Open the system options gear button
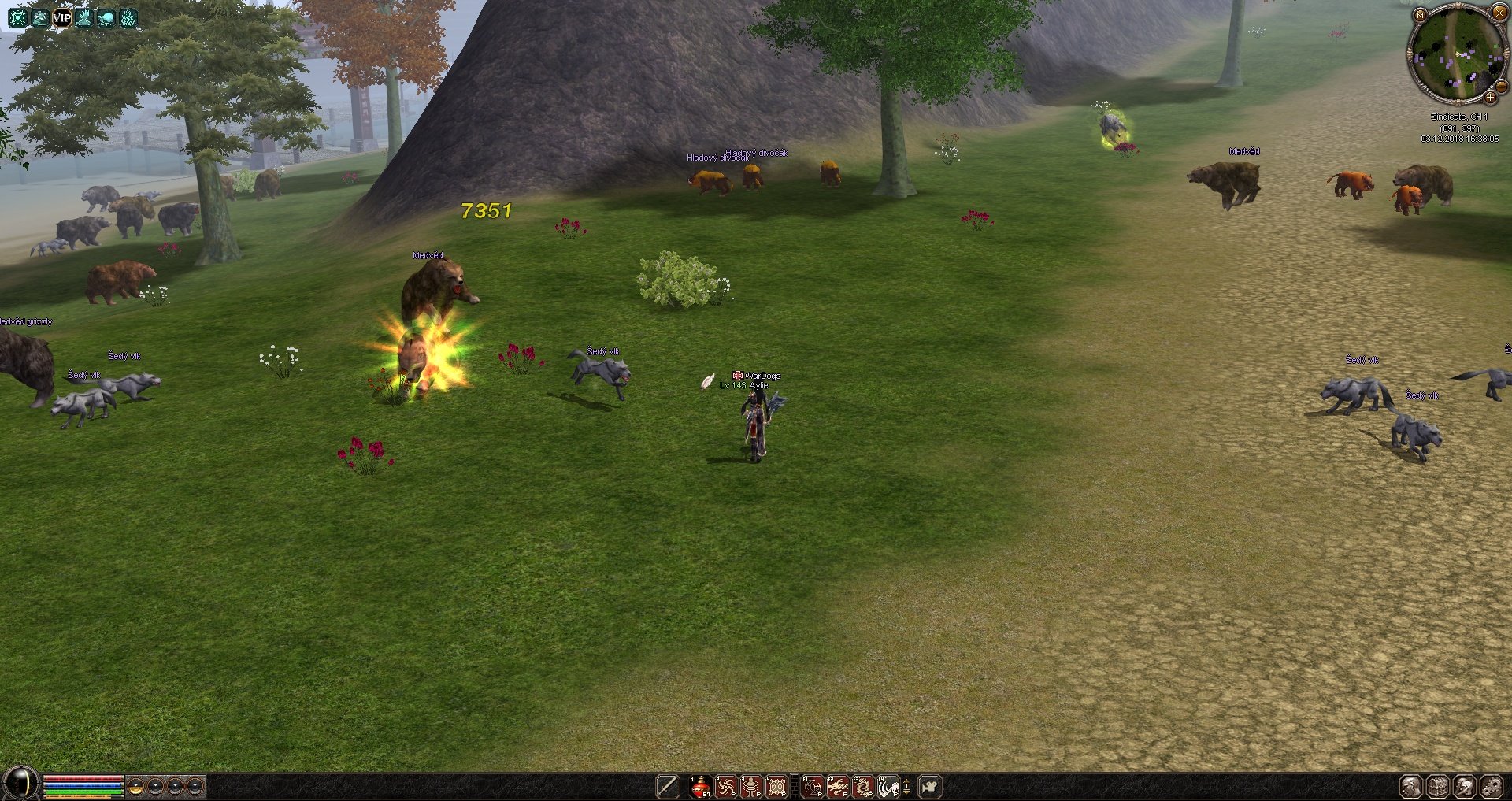 1491,786
